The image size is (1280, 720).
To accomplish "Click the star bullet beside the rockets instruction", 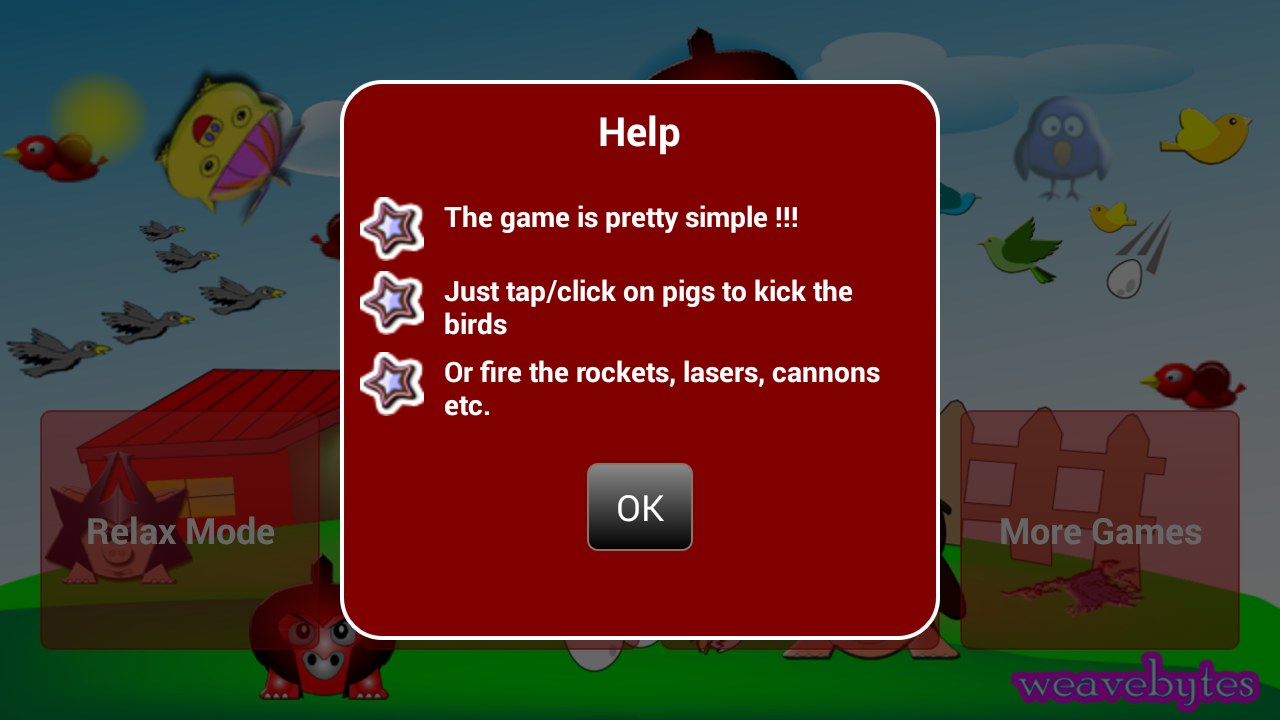I will point(391,383).
